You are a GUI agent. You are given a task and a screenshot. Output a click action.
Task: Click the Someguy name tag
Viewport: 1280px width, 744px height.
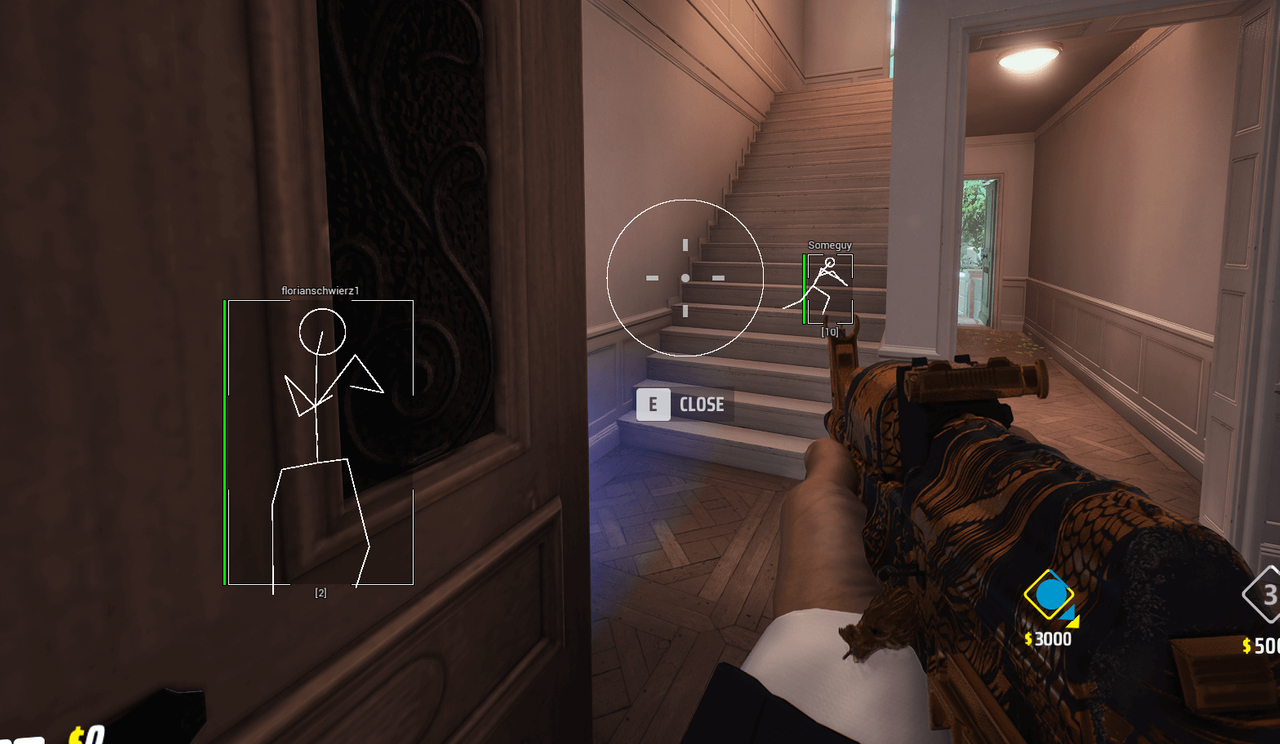point(829,244)
